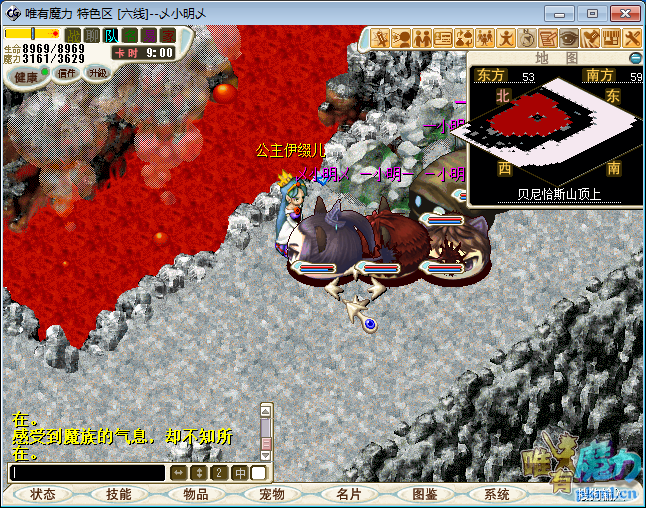Open the 宠物 (Pets) menu

point(271,494)
